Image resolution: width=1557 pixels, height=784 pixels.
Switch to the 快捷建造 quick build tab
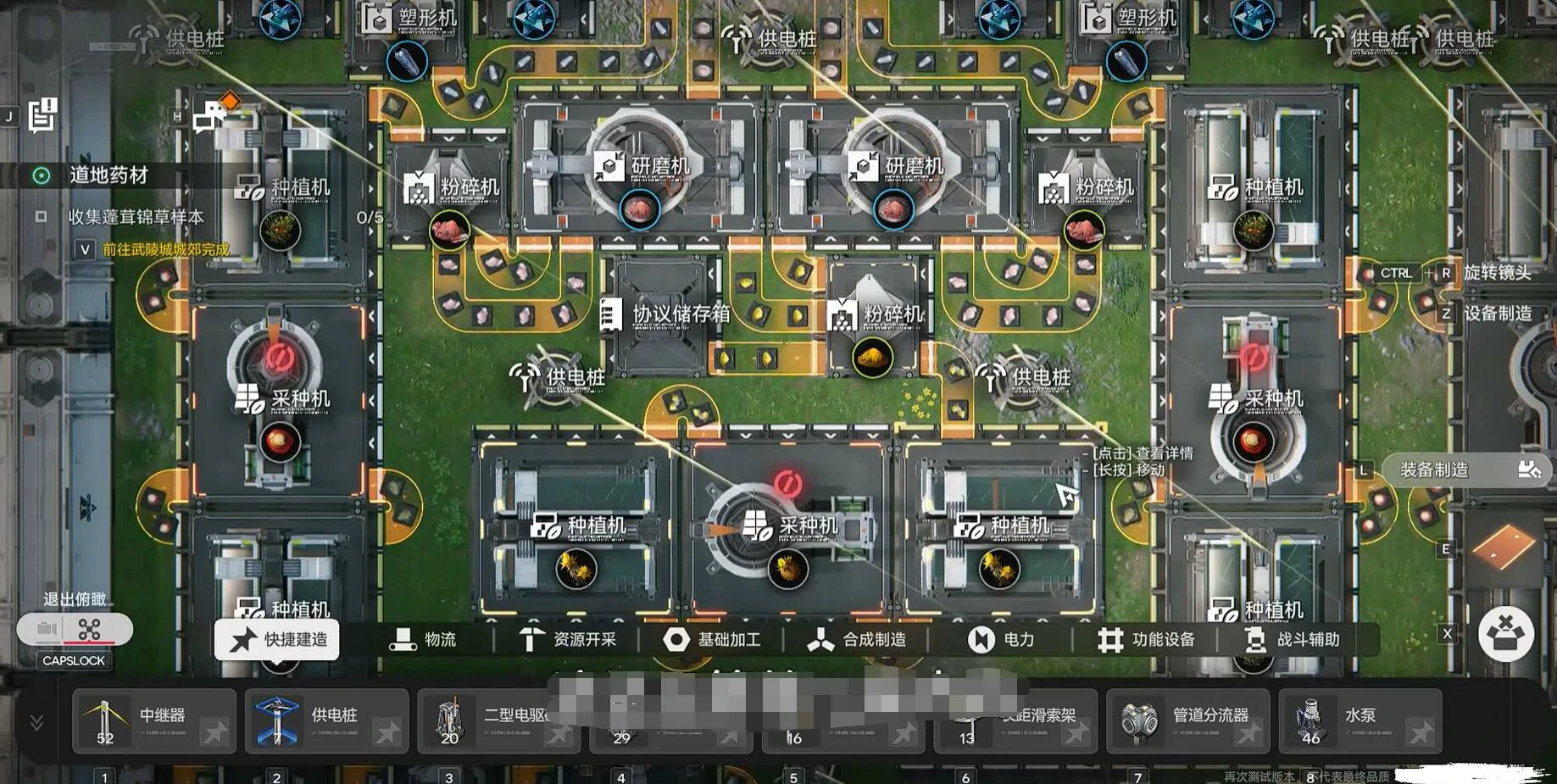[277, 639]
